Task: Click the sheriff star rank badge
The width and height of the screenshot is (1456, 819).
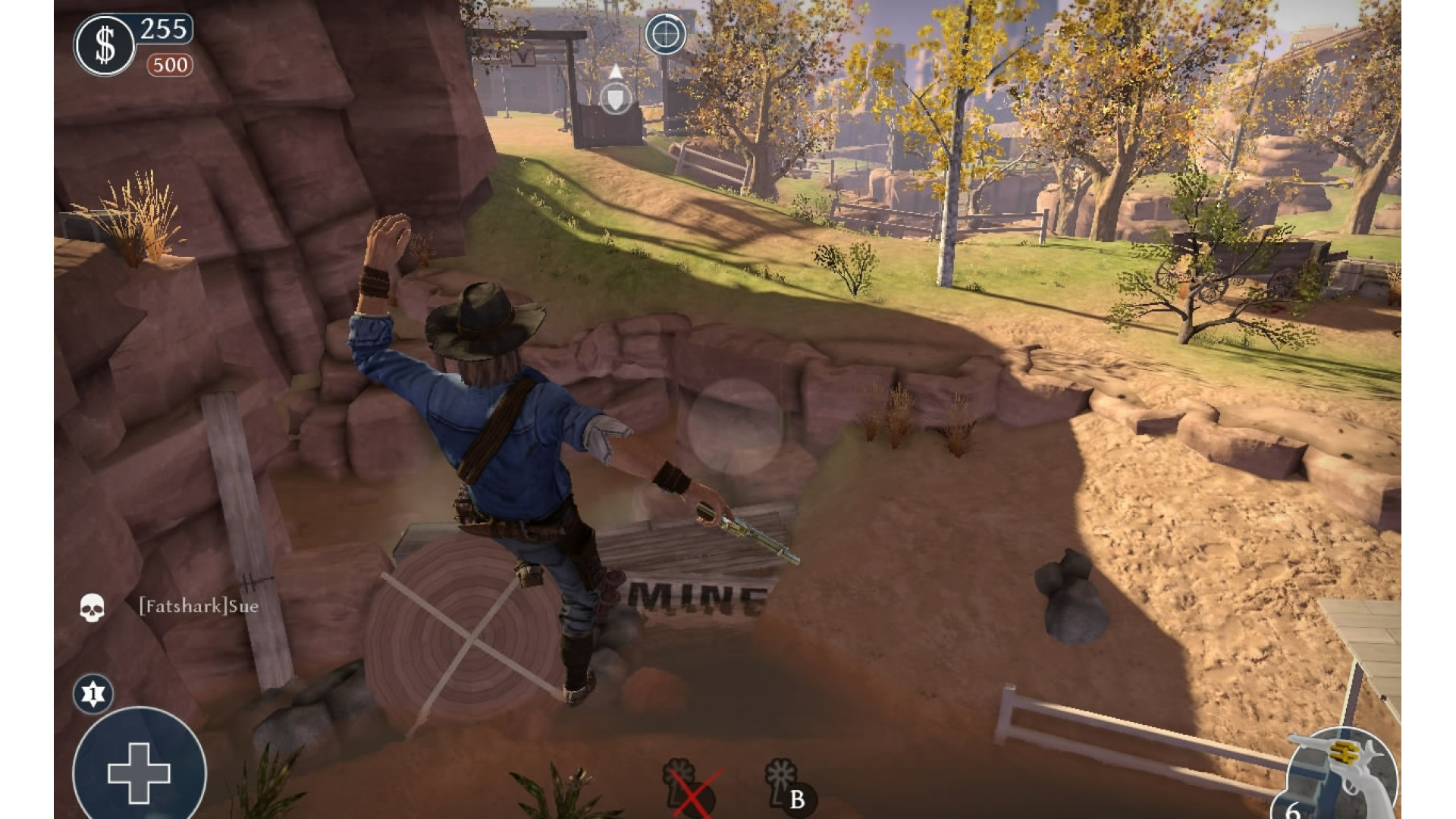Action: point(93,693)
